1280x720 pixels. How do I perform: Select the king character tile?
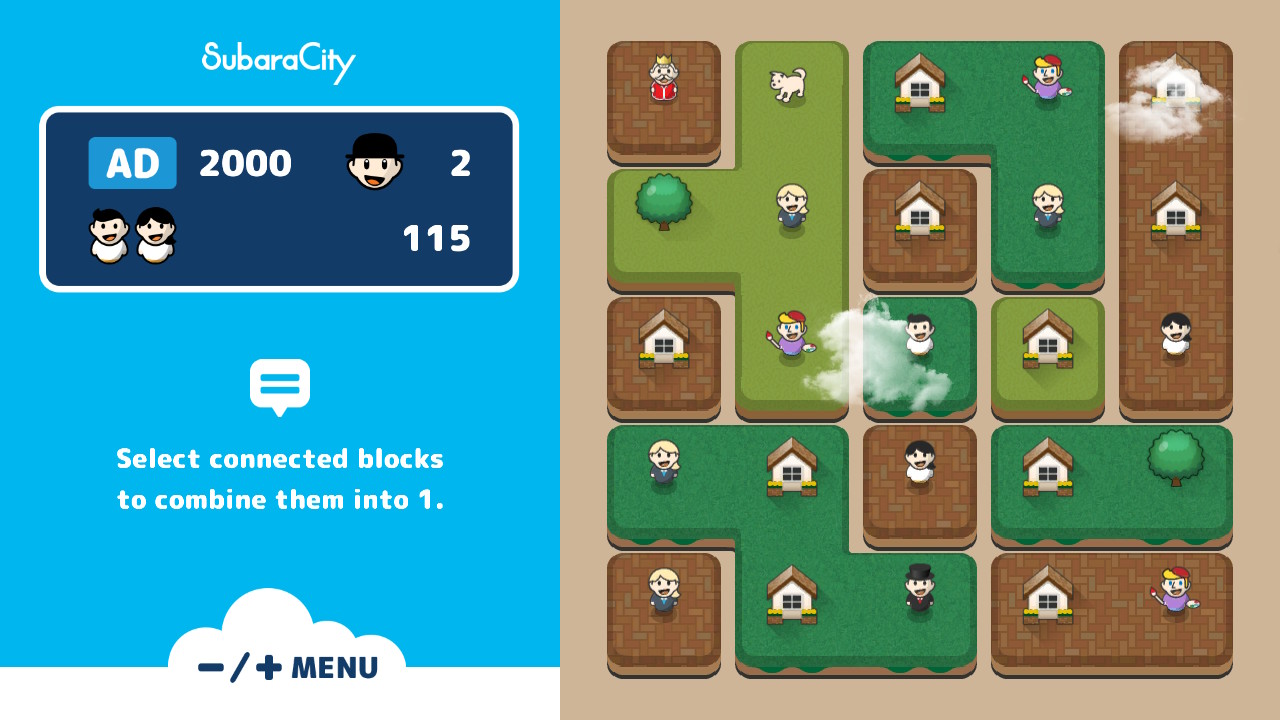[x=663, y=78]
